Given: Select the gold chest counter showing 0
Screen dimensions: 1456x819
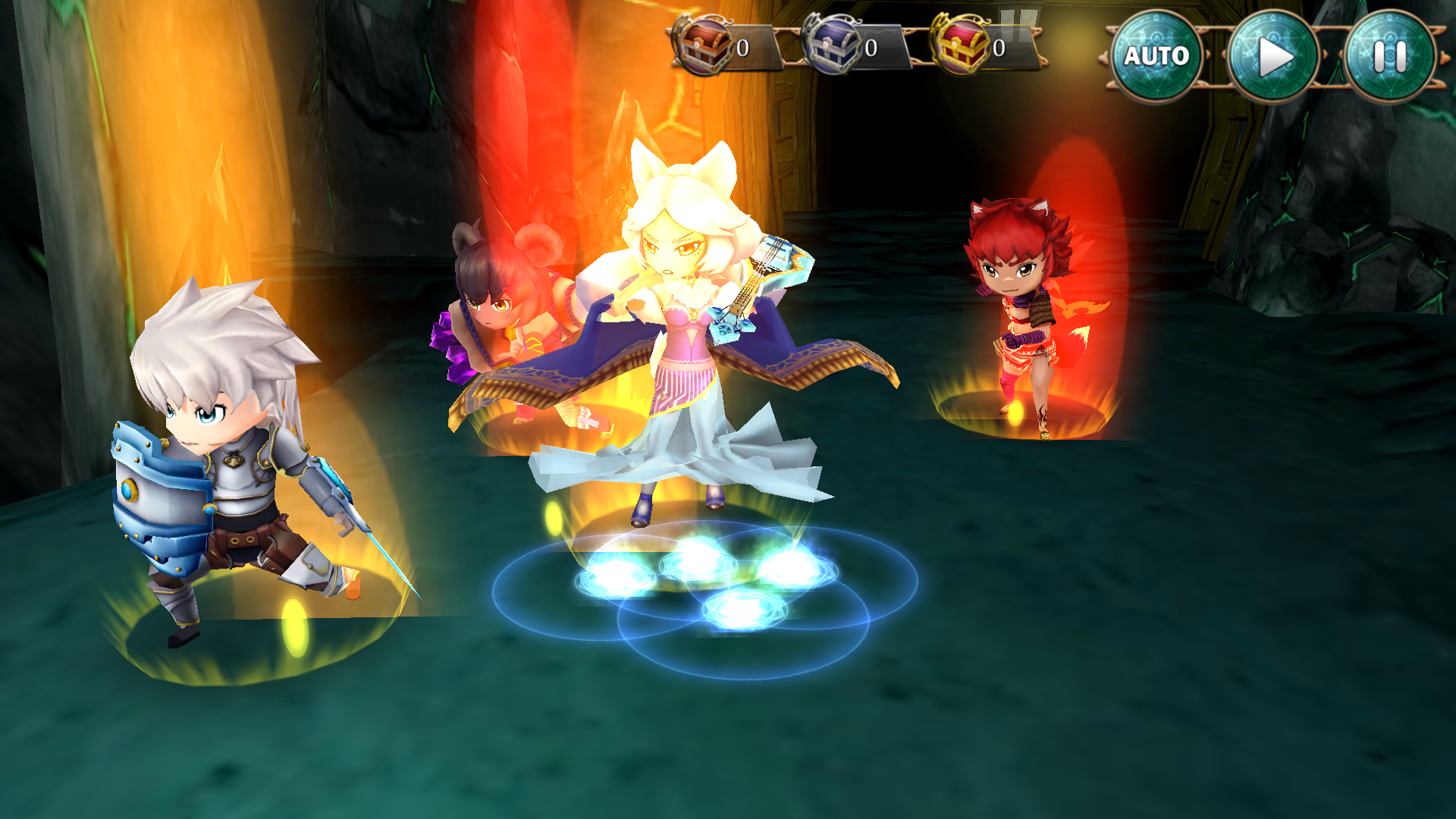Looking at the screenshot, I should (x=1001, y=47).
